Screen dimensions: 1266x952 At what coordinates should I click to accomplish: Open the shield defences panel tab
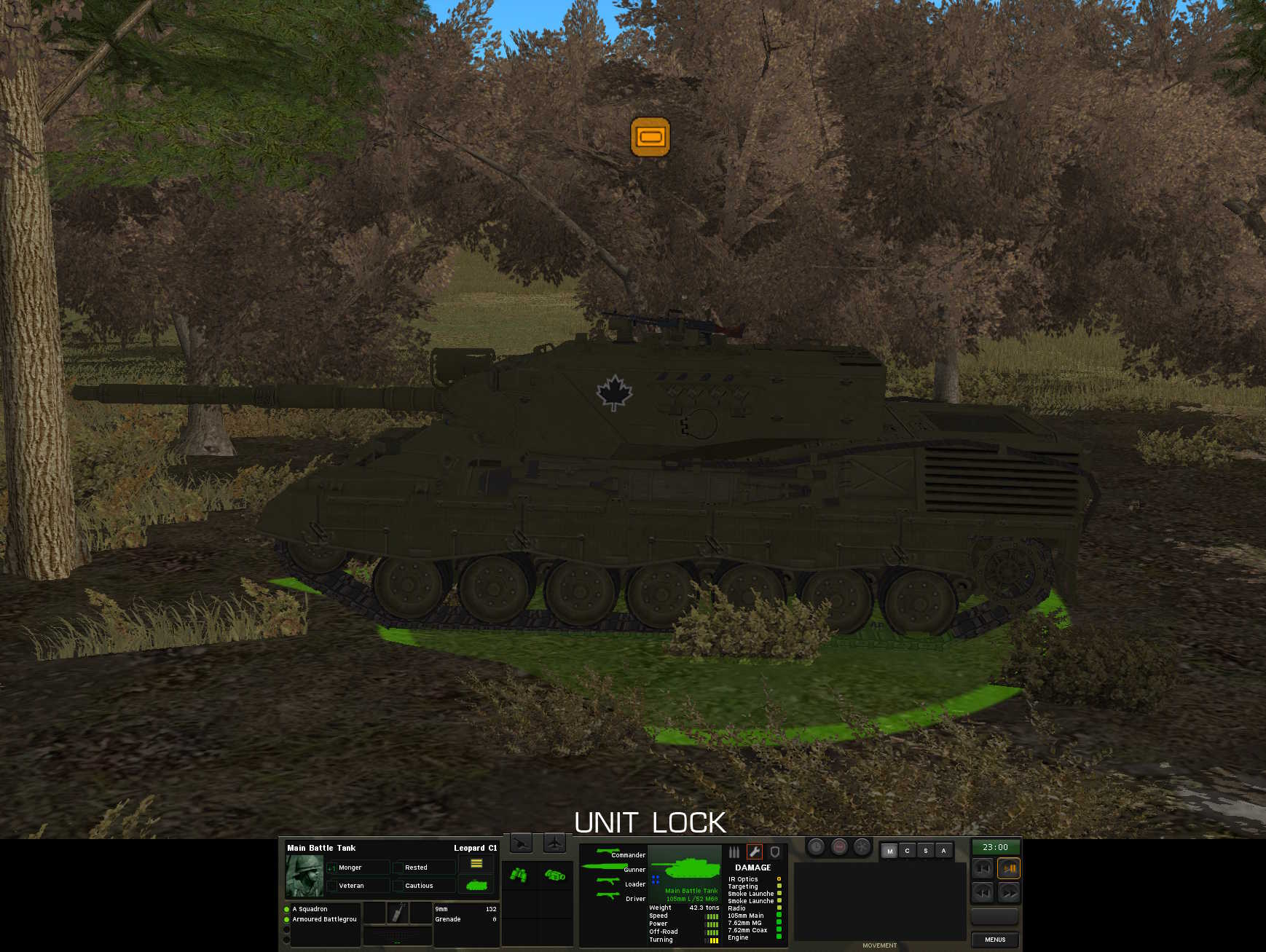[775, 852]
